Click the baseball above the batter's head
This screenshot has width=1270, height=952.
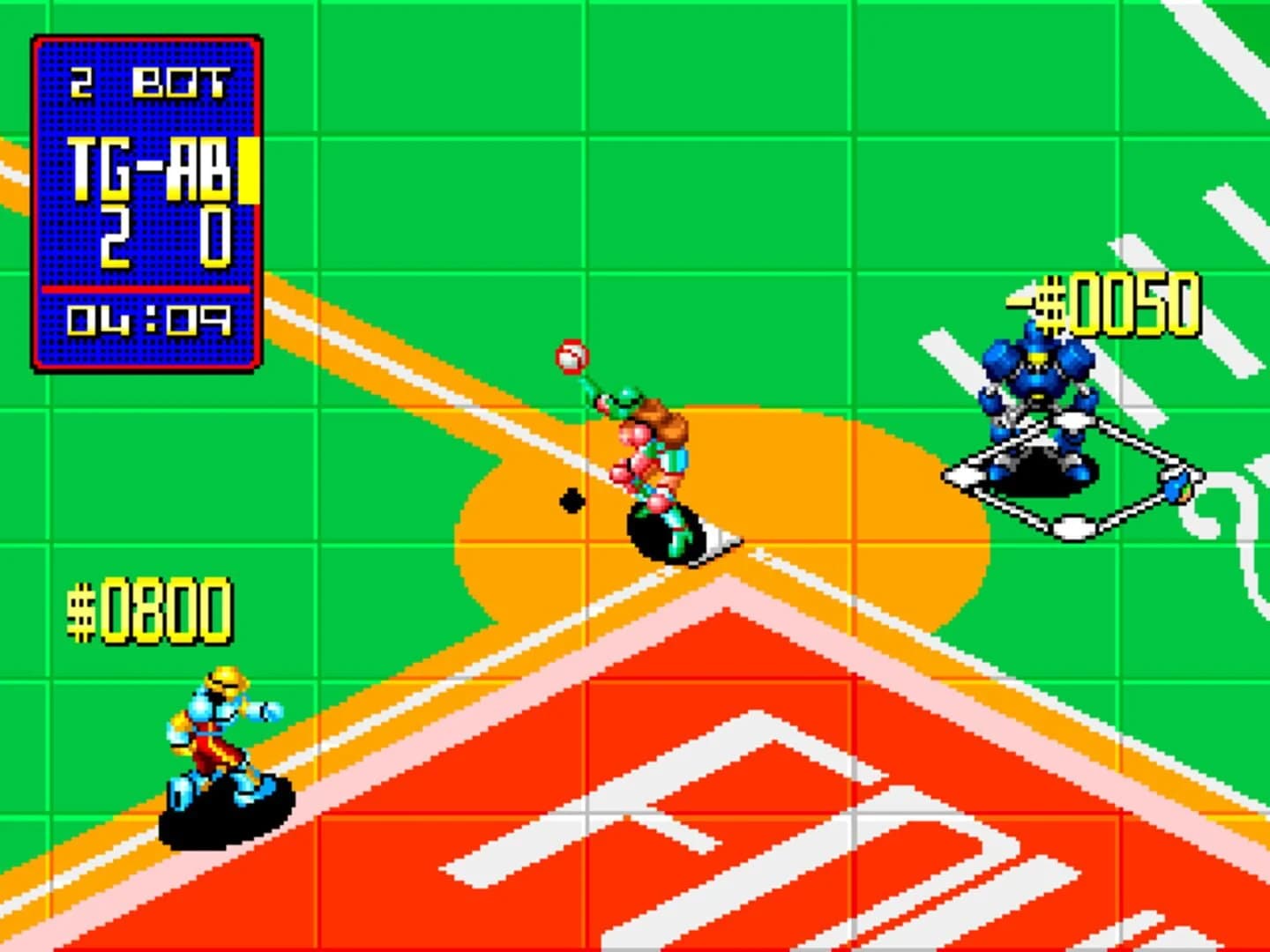pos(571,357)
